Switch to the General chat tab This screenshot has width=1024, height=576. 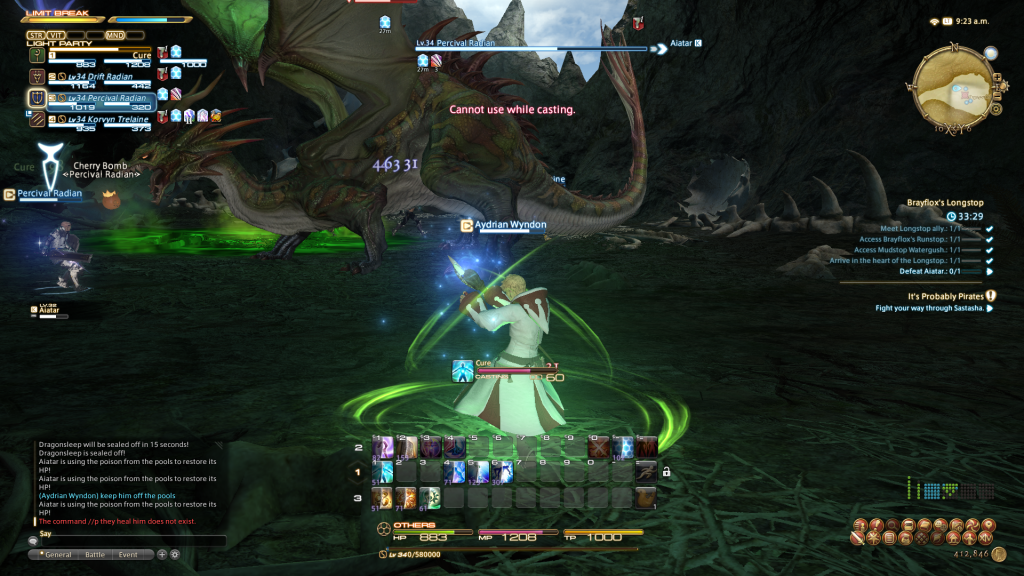[56, 554]
